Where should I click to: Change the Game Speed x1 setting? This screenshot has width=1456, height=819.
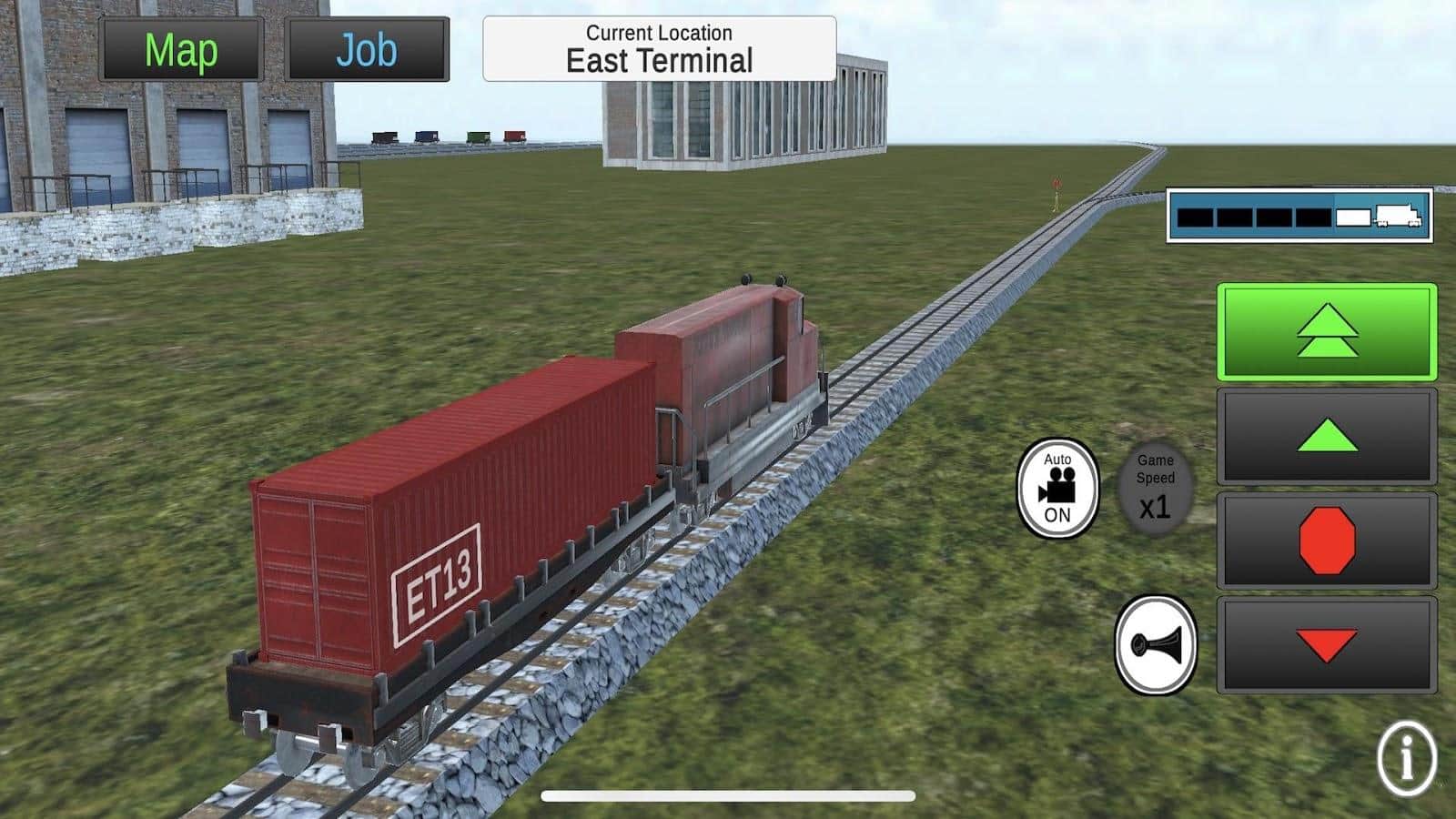pos(1155,489)
